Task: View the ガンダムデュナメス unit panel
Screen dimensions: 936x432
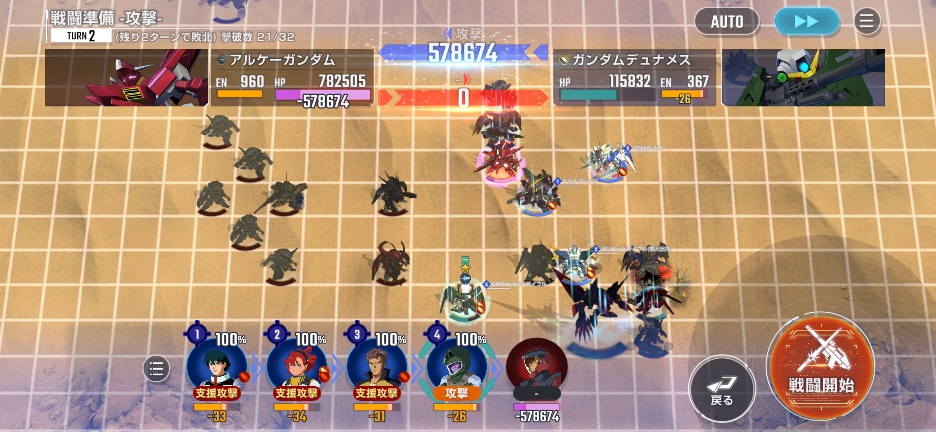Action: (635, 78)
